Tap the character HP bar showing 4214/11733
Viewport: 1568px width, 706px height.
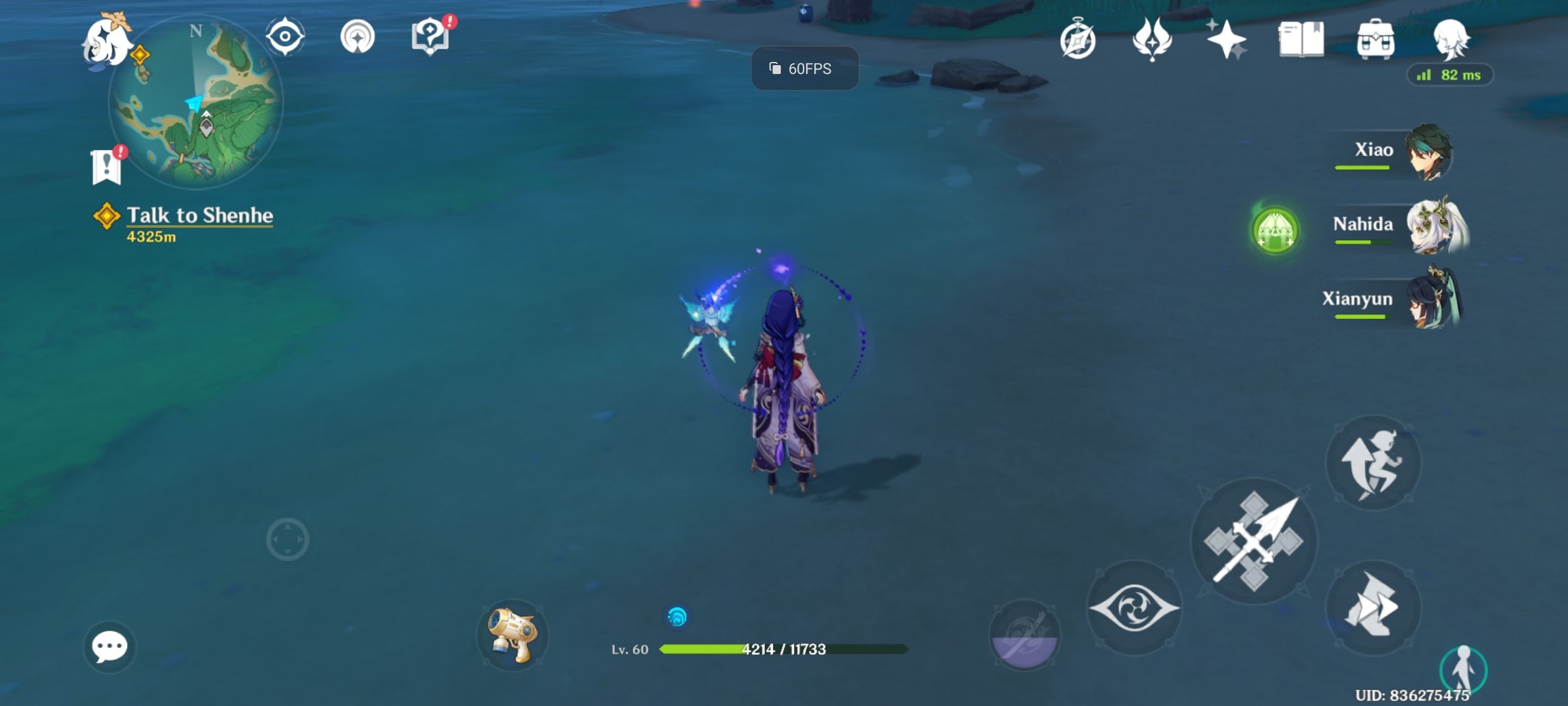click(784, 648)
